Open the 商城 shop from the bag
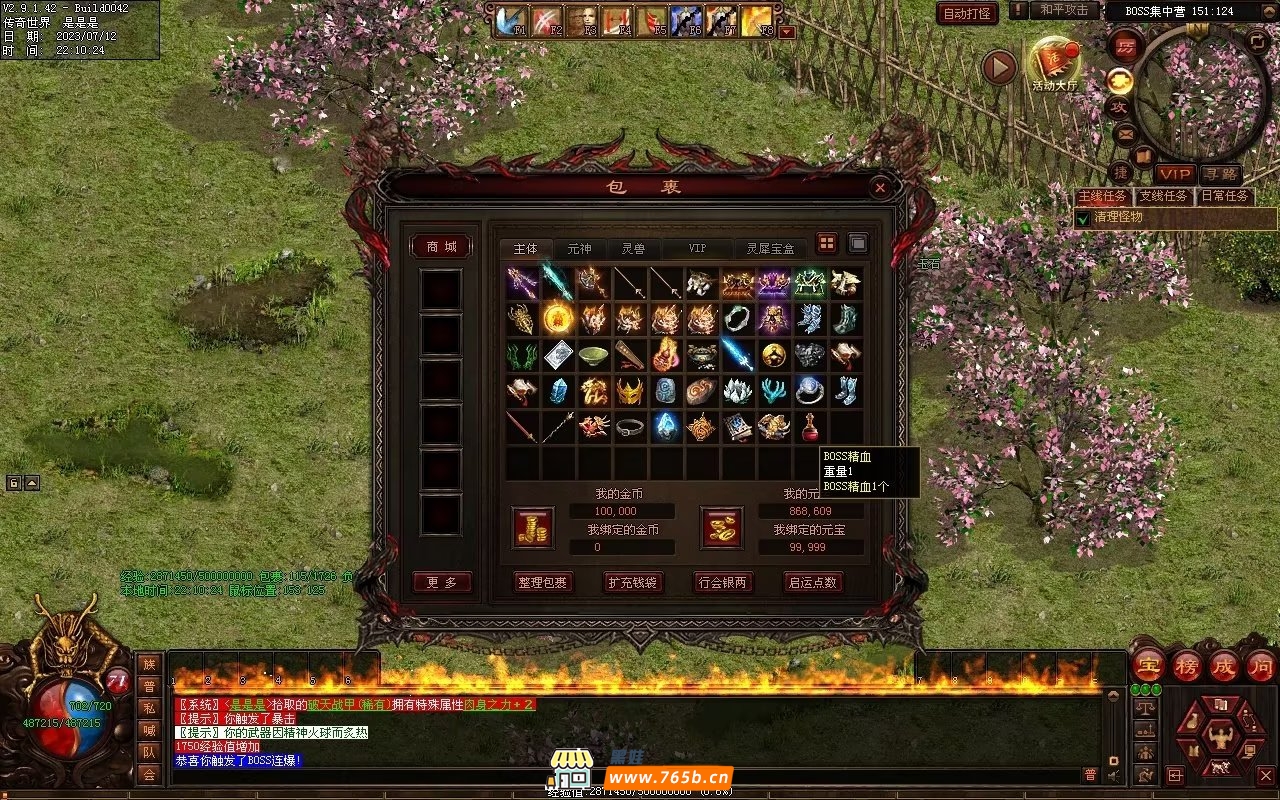 pyautogui.click(x=441, y=247)
